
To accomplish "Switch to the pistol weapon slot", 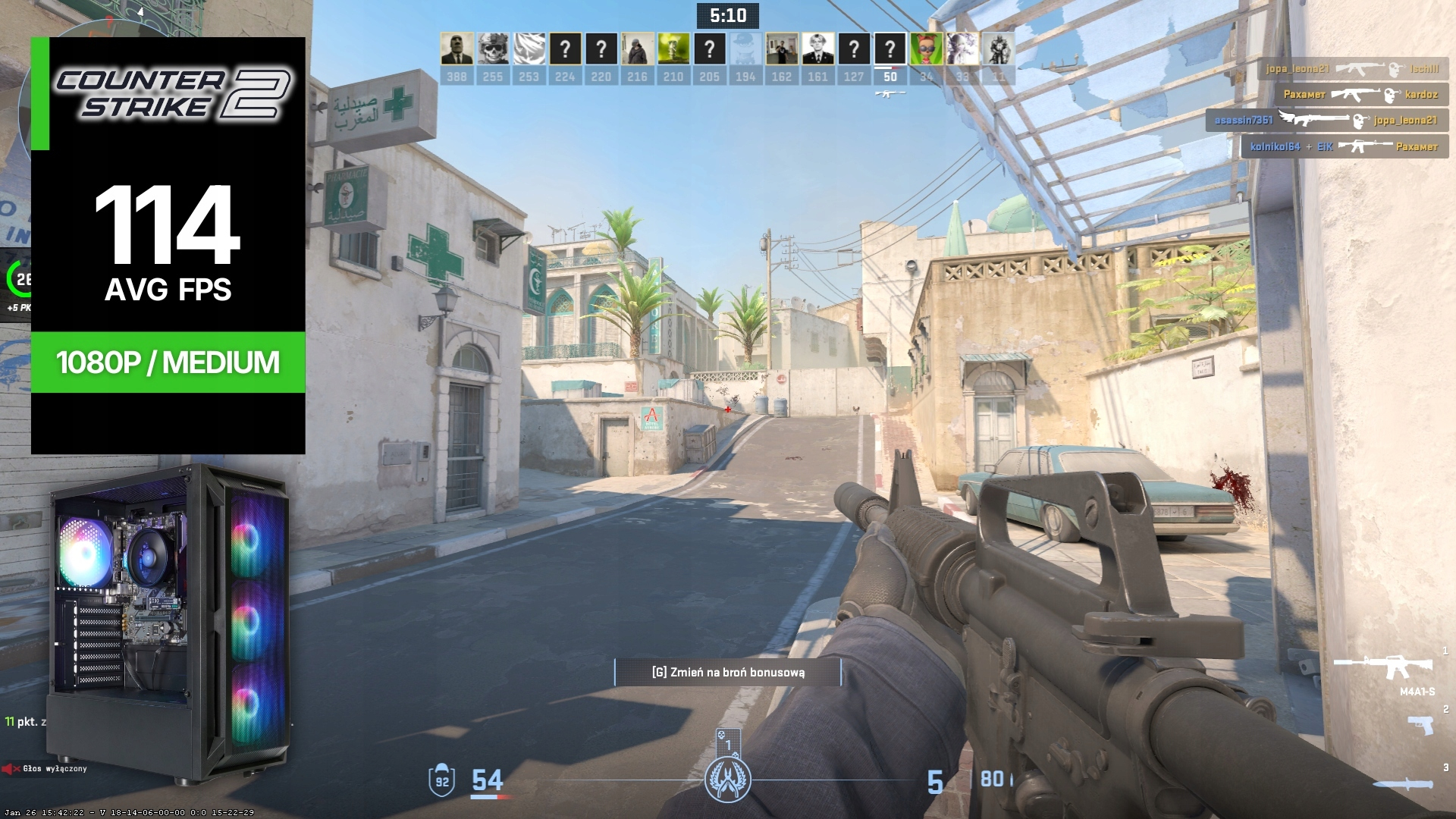I will pyautogui.click(x=1421, y=724).
